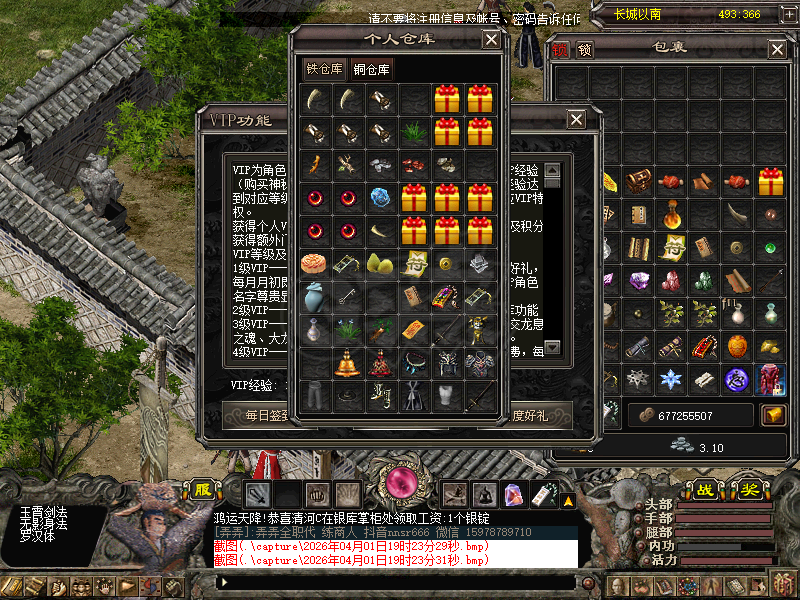Image resolution: width=800 pixels, height=600 pixels.
Task: Pick the blue crystal item in warehouse
Action: tap(380, 198)
